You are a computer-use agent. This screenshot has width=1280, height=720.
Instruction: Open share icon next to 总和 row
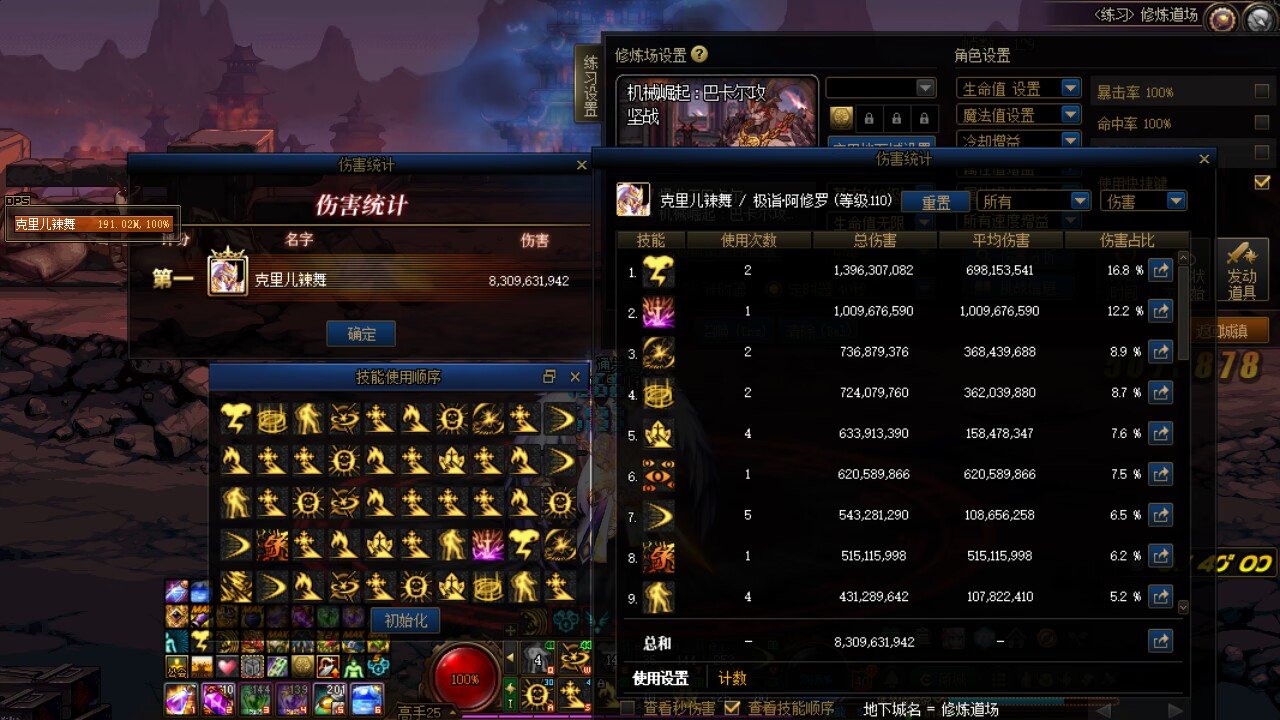1160,640
